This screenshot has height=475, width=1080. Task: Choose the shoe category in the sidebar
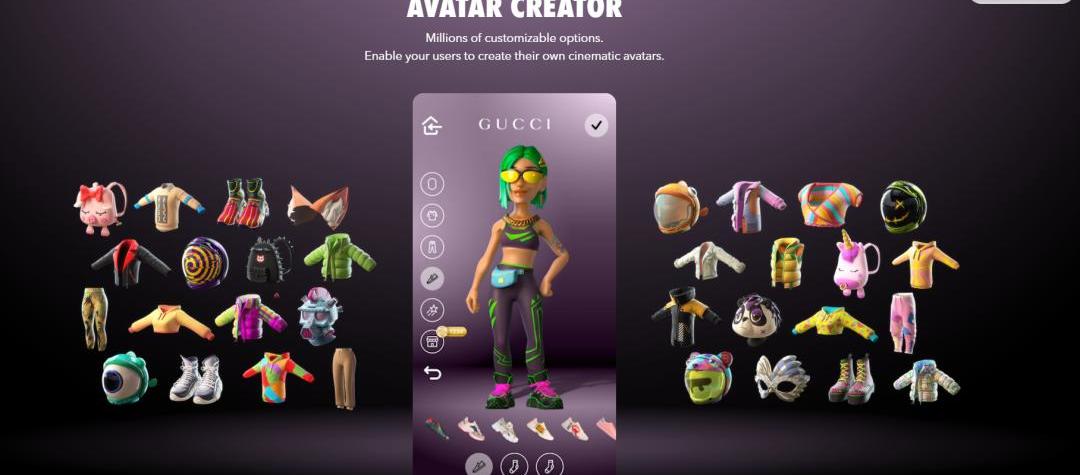pyautogui.click(x=432, y=279)
